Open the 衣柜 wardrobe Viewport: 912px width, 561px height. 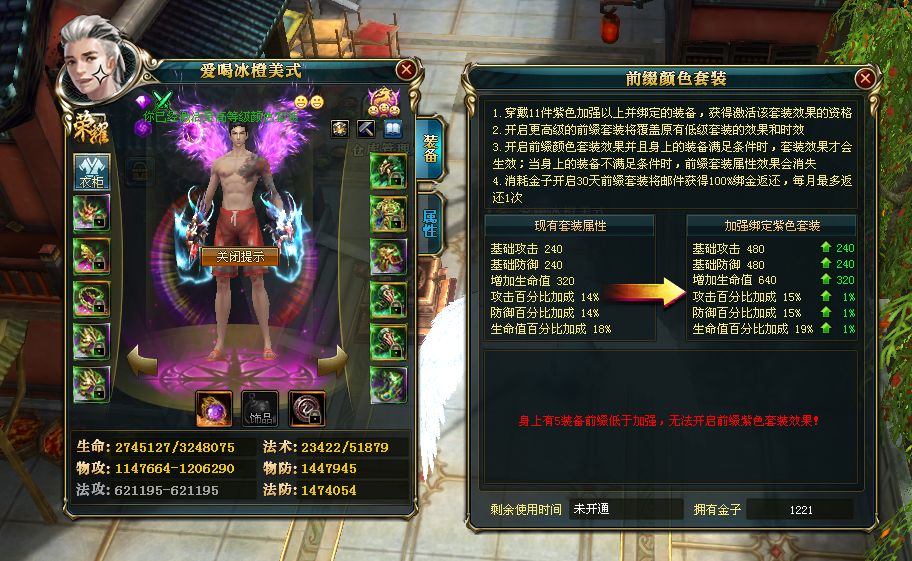point(92,172)
